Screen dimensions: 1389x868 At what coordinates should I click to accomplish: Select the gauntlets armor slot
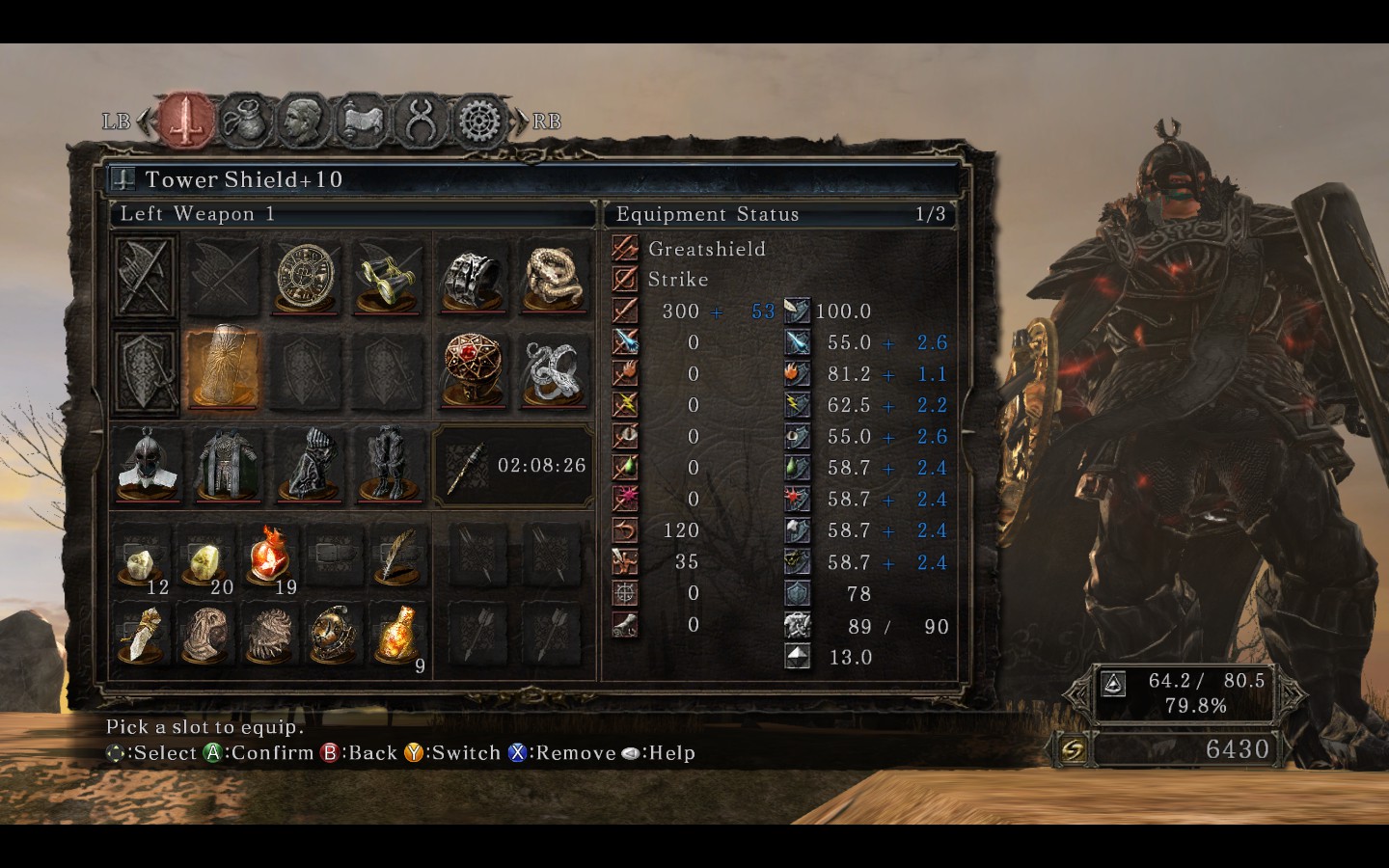coord(309,464)
